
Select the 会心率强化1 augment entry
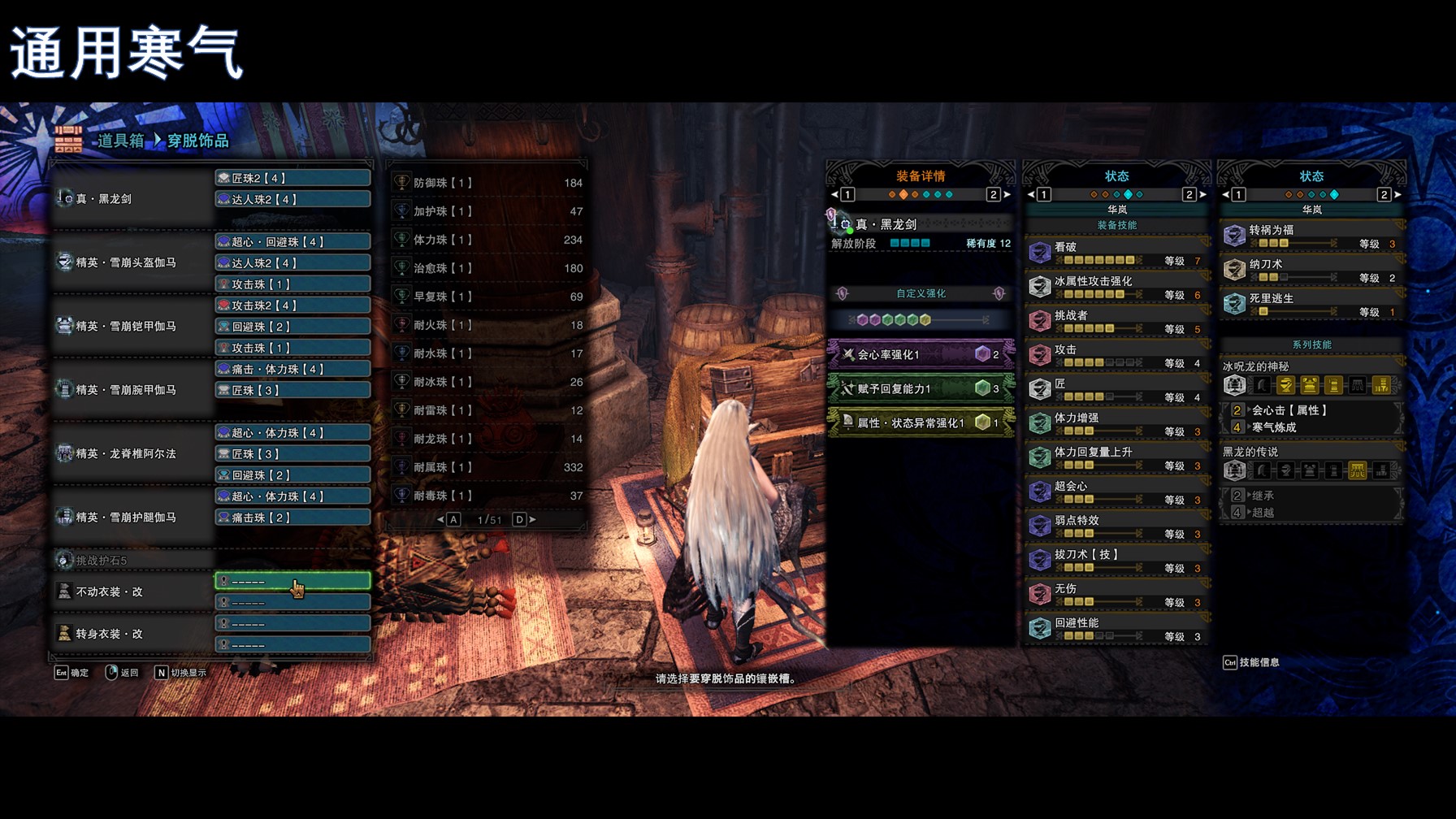pos(921,354)
